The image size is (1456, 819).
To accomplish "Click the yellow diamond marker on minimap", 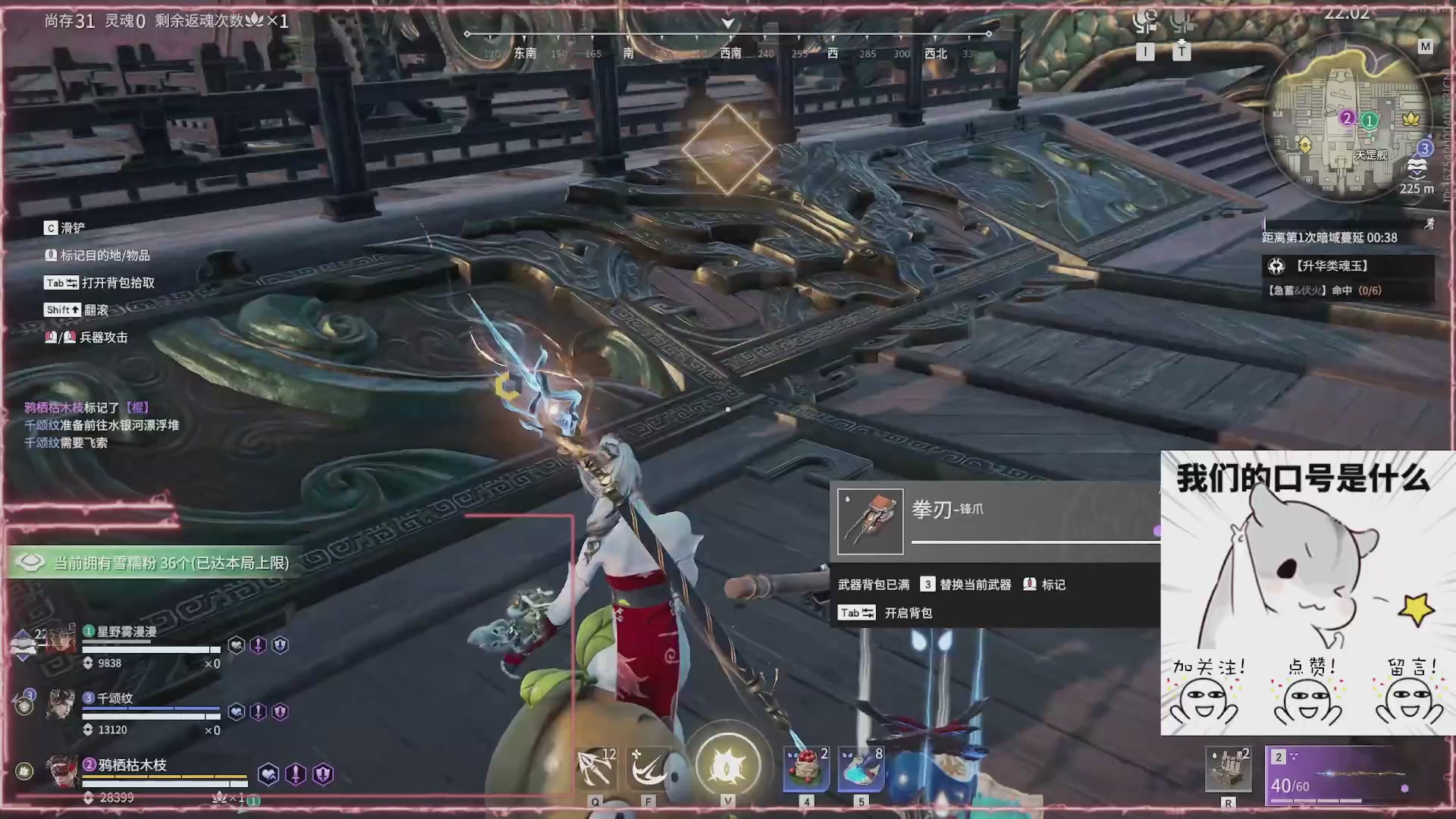I will (1305, 144).
